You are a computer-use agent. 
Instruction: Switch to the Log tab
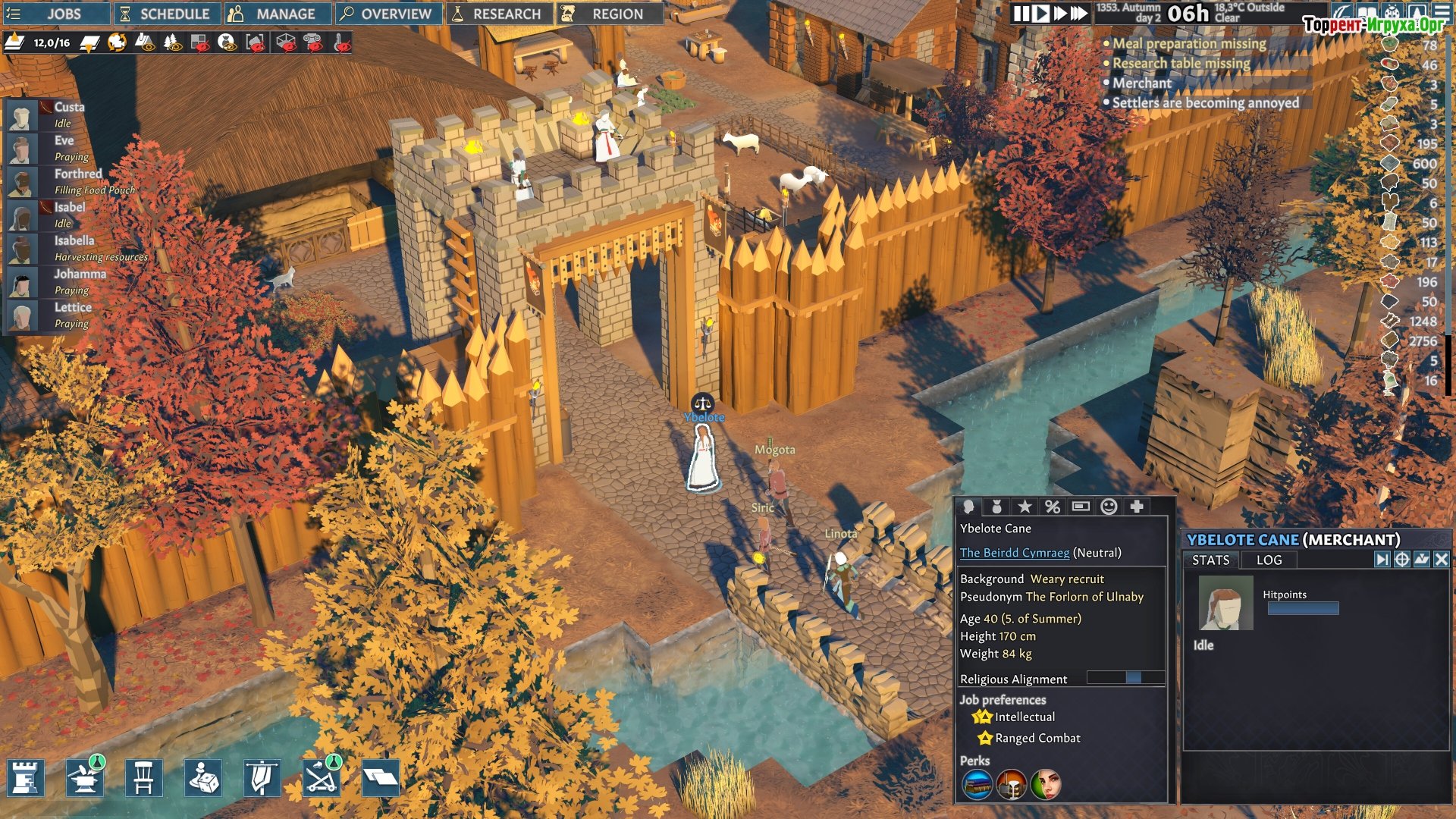1269,560
